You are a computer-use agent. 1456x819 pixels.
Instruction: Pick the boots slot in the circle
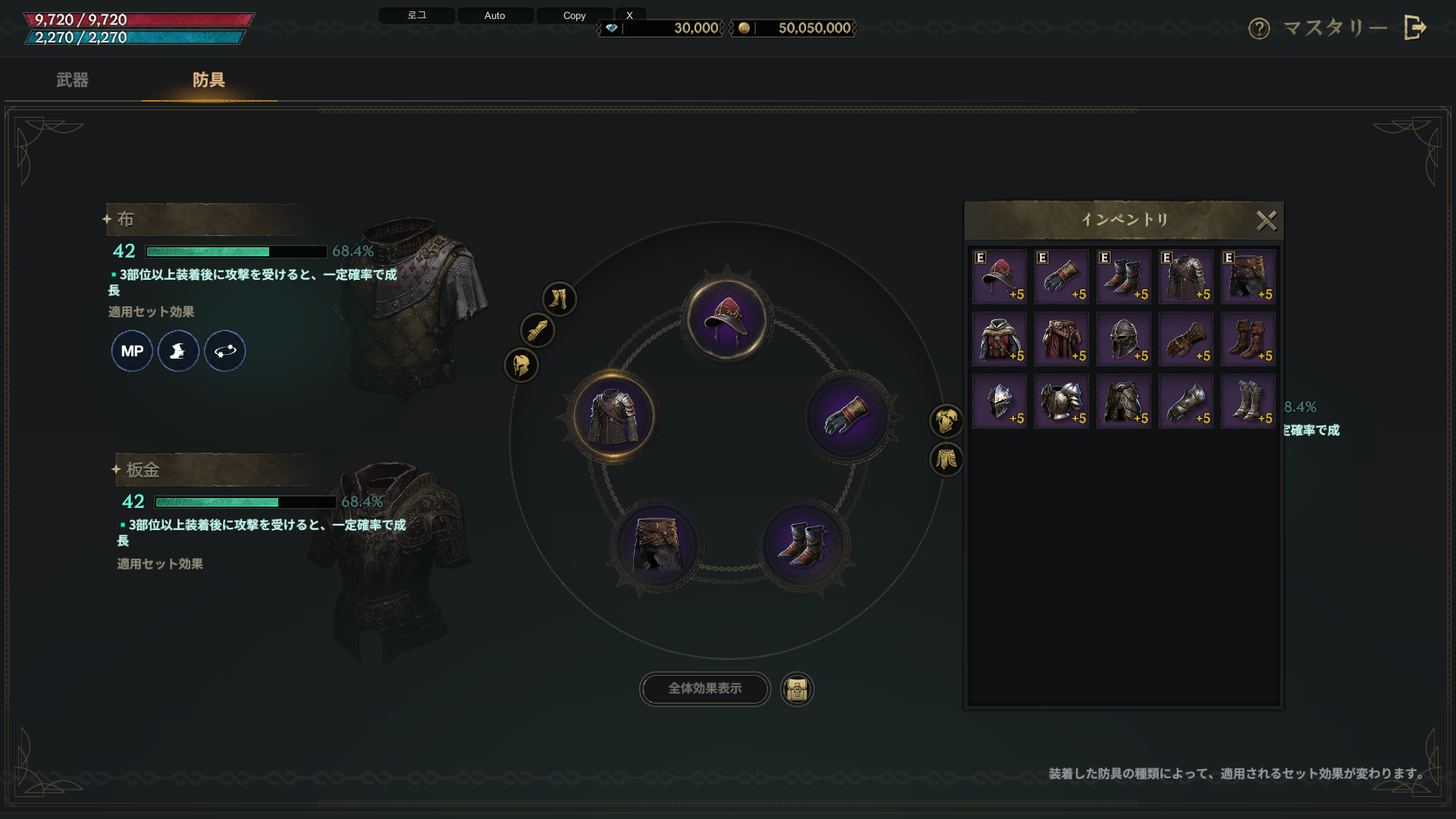pyautogui.click(x=803, y=544)
